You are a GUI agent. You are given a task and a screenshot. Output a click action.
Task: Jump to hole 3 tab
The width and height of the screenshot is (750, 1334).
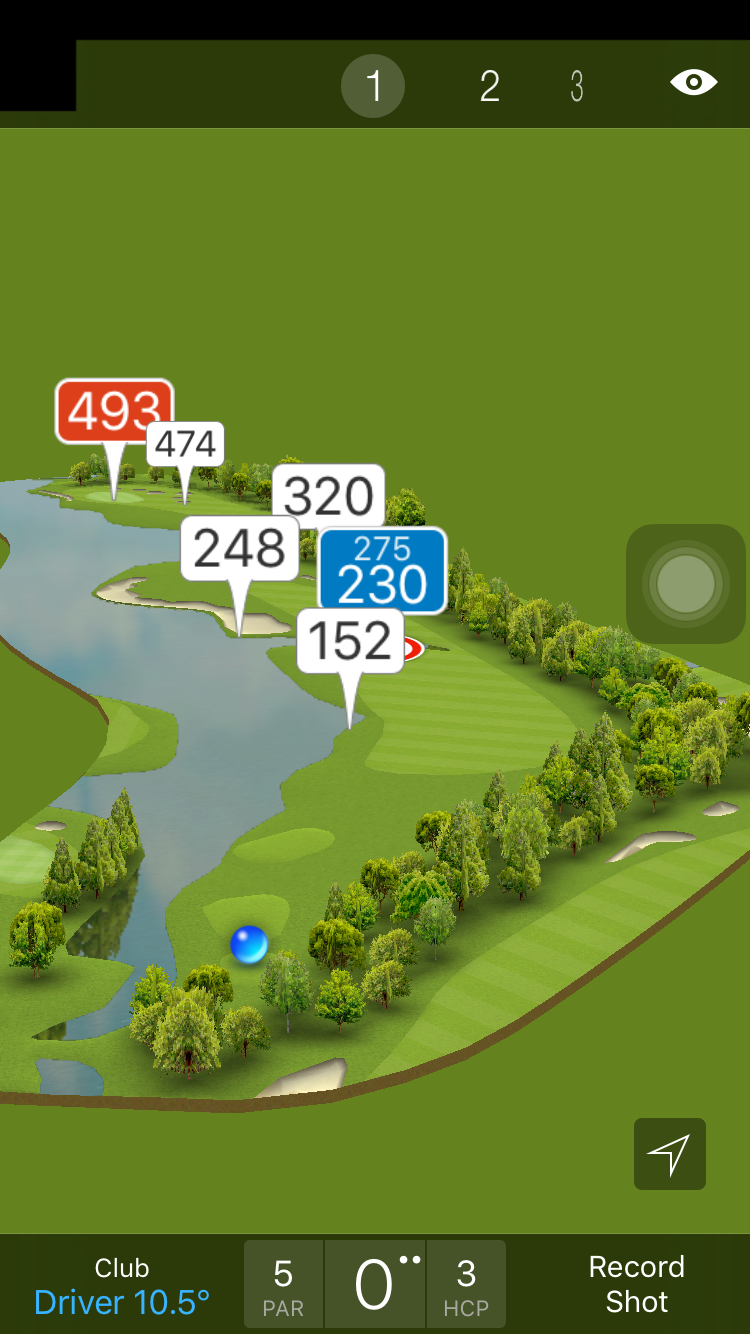pyautogui.click(x=577, y=86)
